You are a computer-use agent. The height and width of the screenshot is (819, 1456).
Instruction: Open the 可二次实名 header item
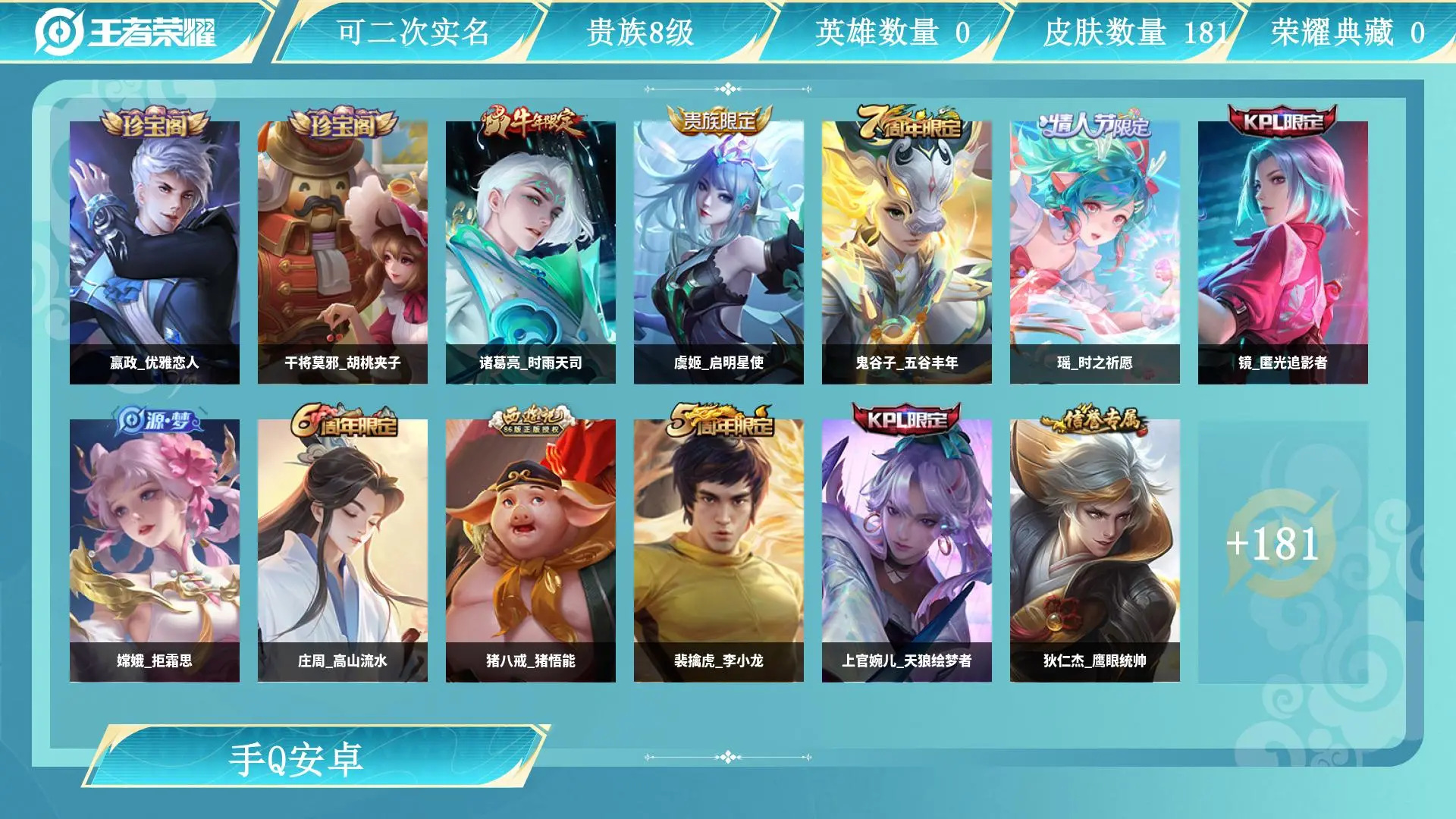[x=413, y=33]
